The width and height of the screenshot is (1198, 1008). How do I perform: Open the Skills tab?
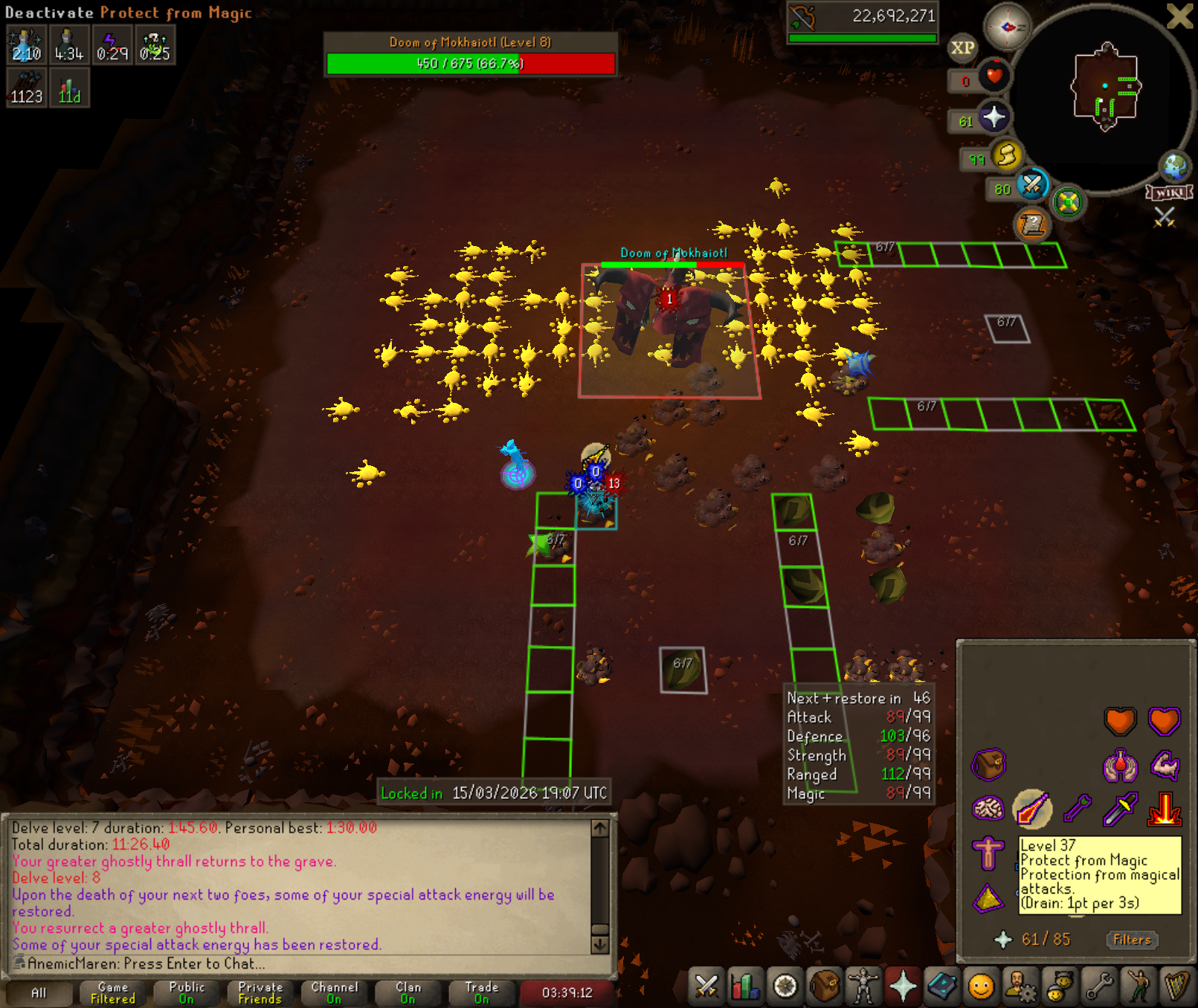coord(745,986)
